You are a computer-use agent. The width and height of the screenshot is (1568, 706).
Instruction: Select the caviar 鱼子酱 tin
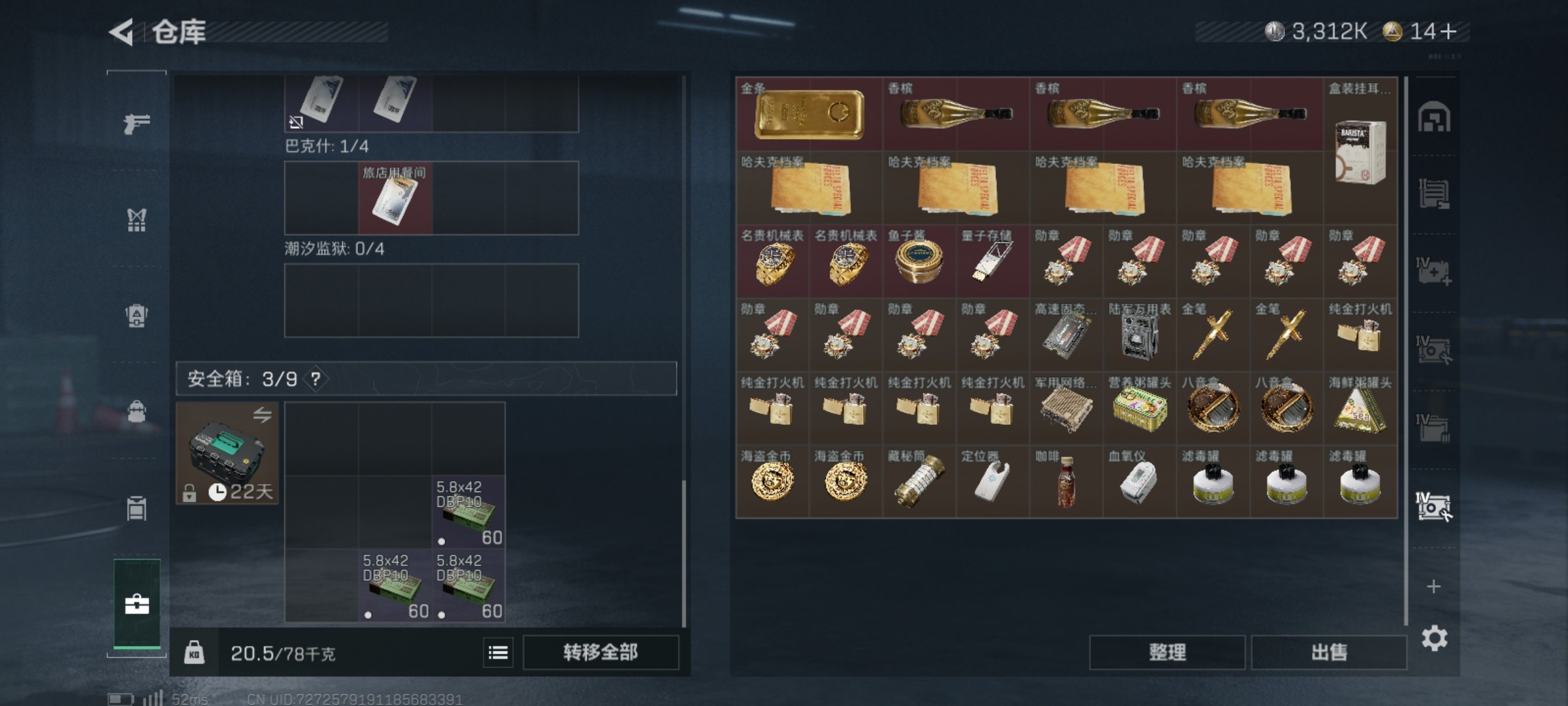[x=919, y=263]
